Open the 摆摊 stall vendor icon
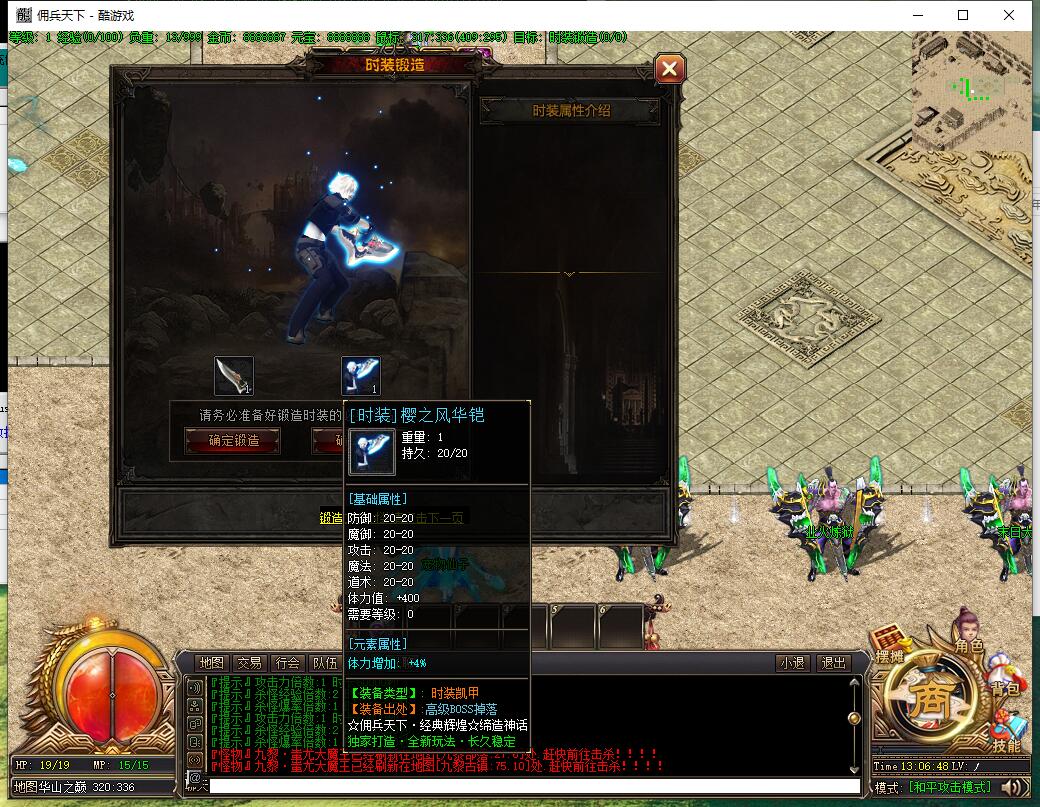This screenshot has width=1040, height=807. pyautogui.click(x=889, y=646)
